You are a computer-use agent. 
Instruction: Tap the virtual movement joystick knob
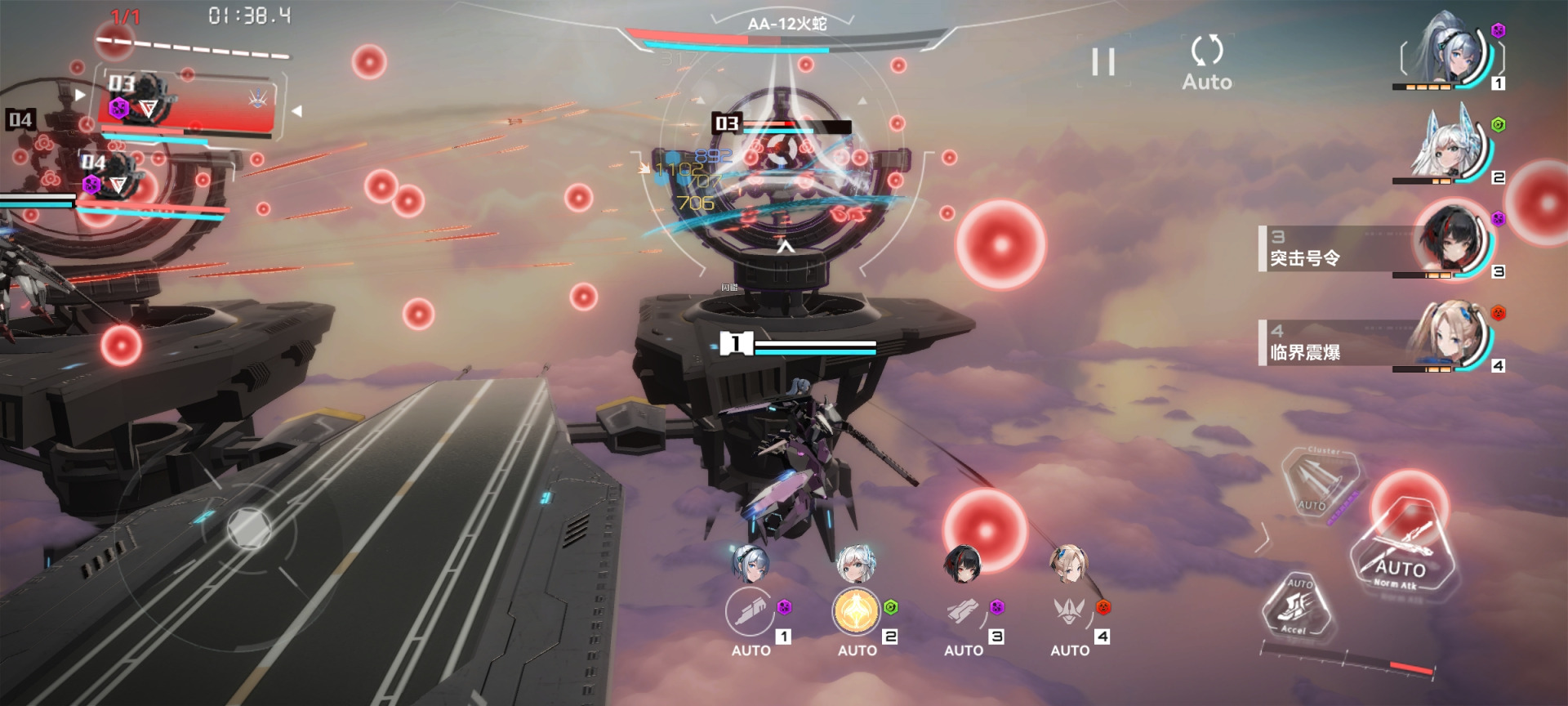[x=248, y=527]
